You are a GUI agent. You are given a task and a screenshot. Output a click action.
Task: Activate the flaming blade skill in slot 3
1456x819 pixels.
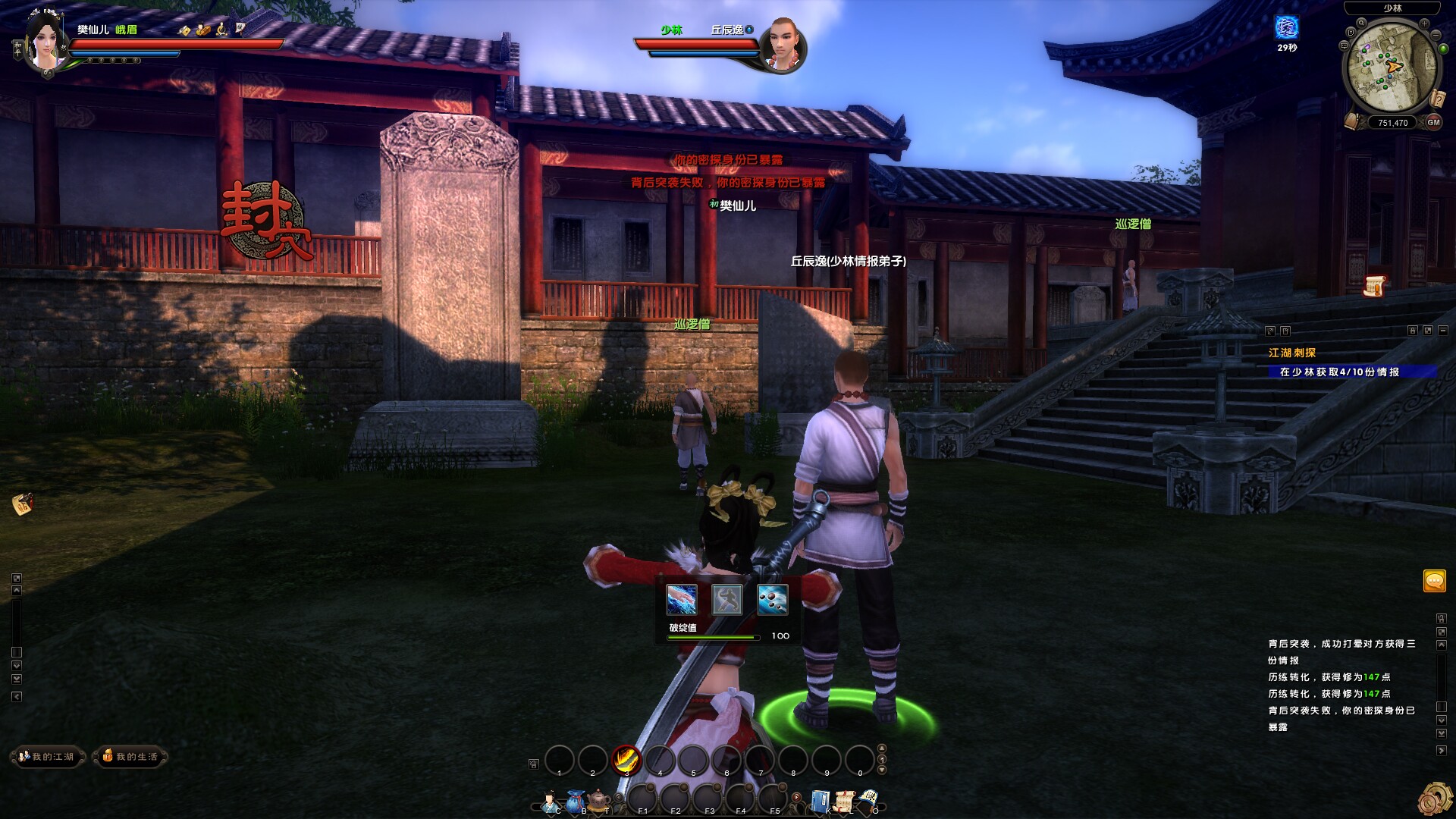(626, 759)
